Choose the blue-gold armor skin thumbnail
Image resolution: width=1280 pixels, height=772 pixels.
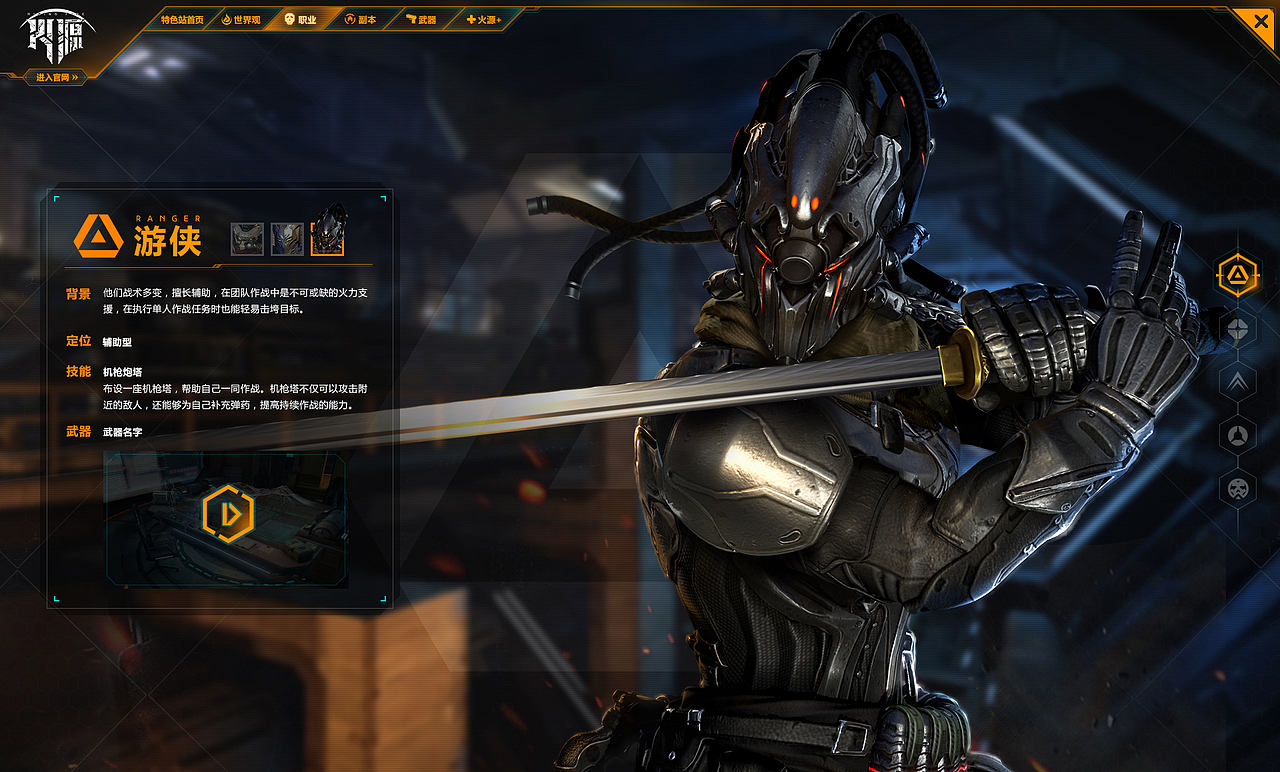pos(287,239)
